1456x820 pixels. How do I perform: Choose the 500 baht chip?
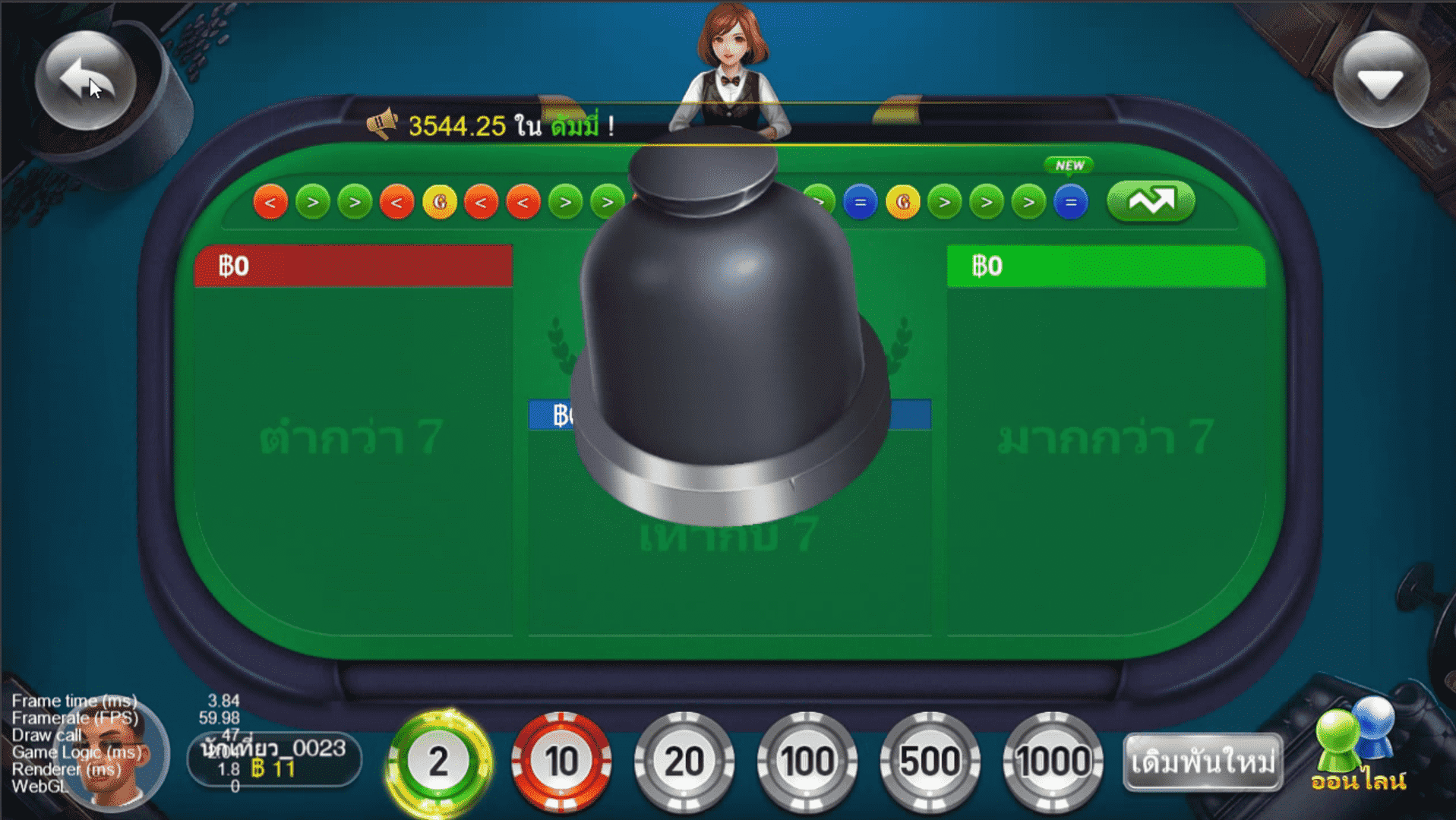[x=930, y=762]
